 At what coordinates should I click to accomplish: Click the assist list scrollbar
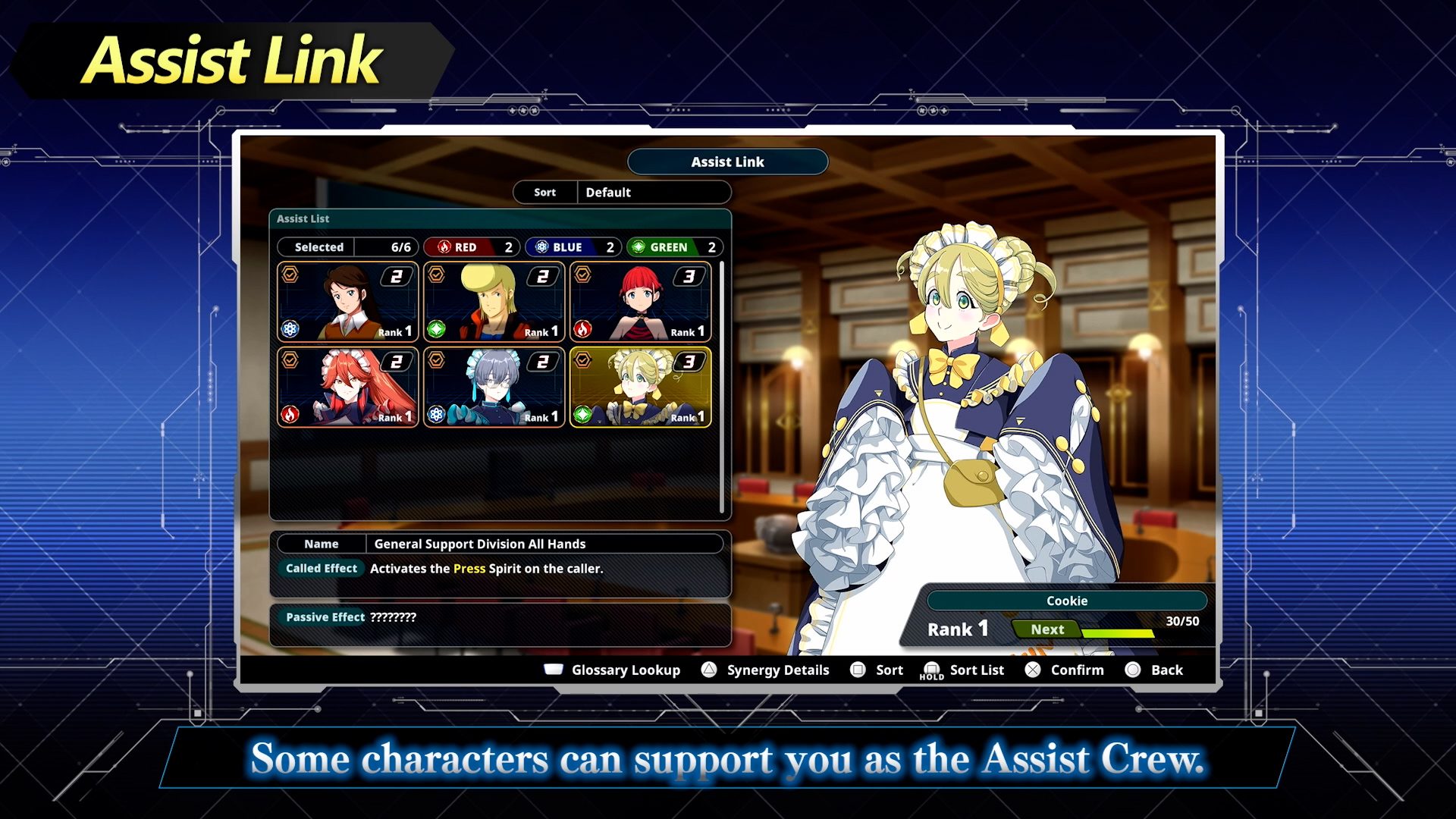(721, 387)
